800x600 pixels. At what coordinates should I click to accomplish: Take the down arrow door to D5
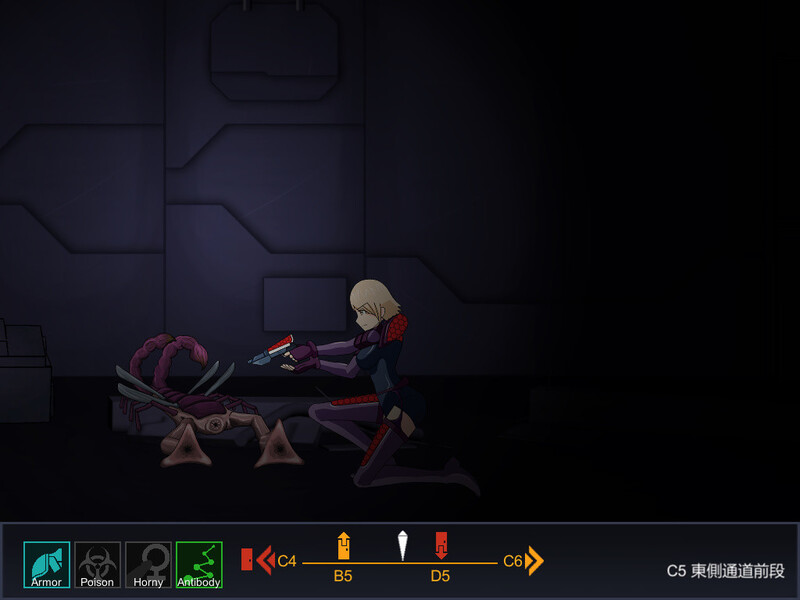point(441,546)
